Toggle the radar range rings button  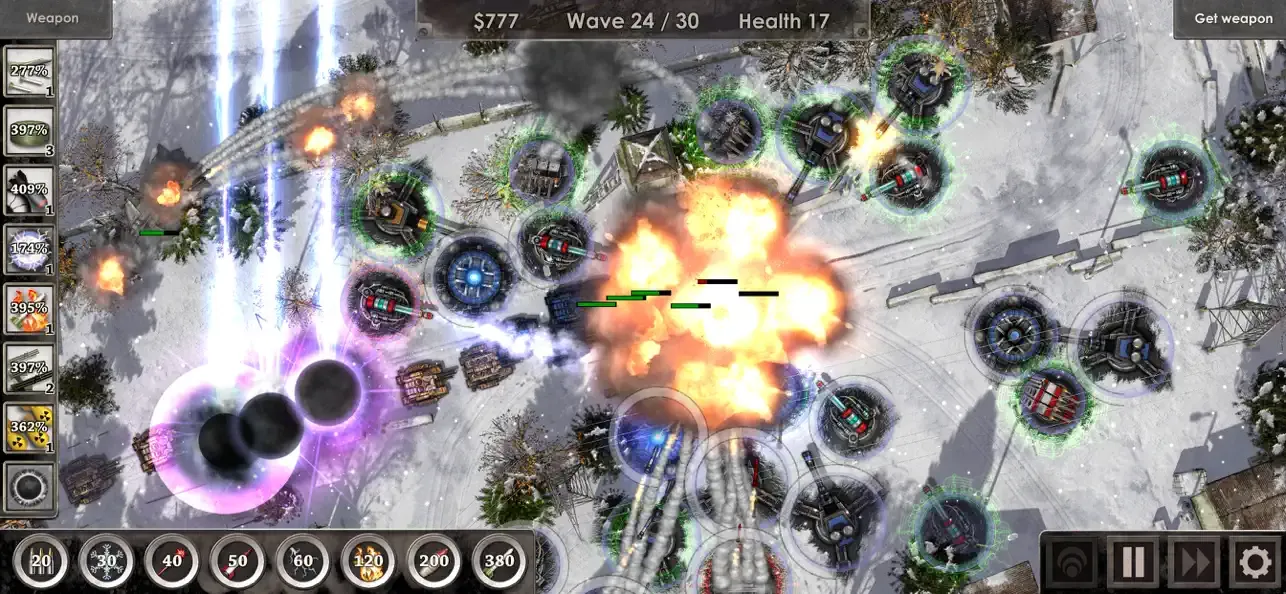click(x=1073, y=563)
